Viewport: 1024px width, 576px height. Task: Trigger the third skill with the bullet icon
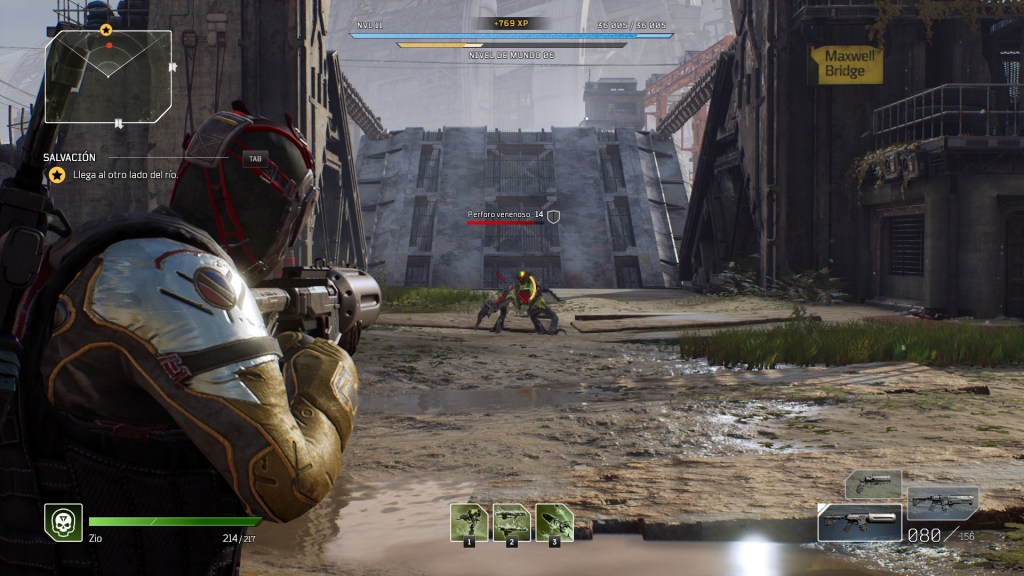553,521
